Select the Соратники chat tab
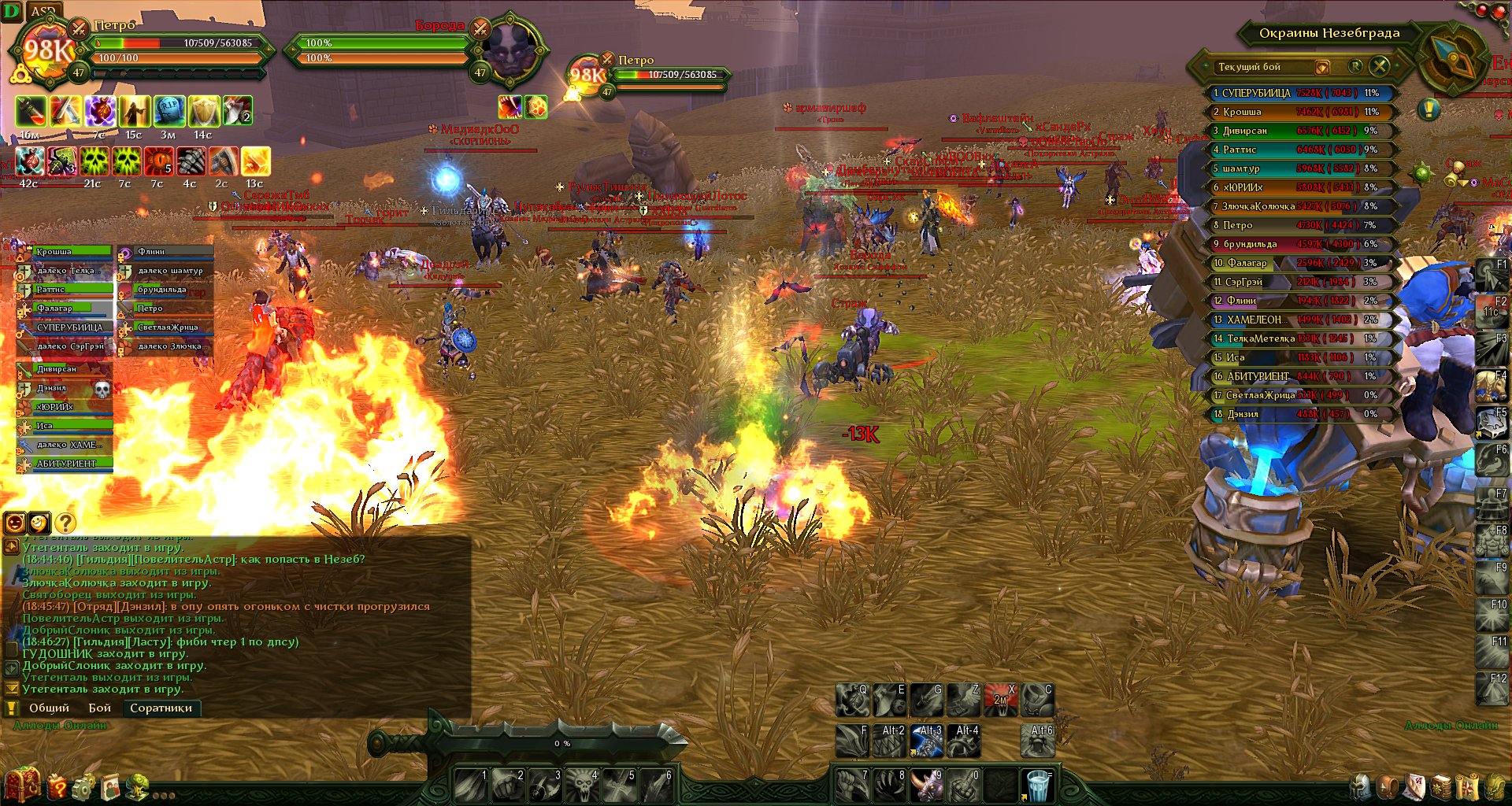 coord(161,708)
